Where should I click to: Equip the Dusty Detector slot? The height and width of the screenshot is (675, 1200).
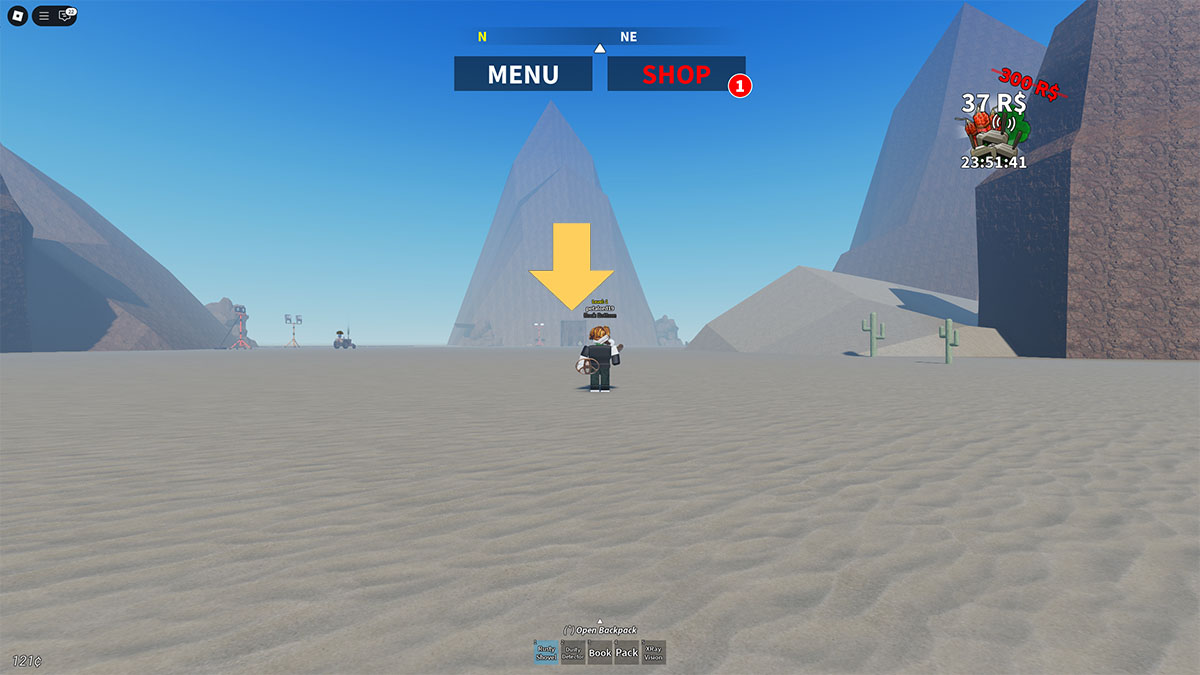(x=573, y=653)
